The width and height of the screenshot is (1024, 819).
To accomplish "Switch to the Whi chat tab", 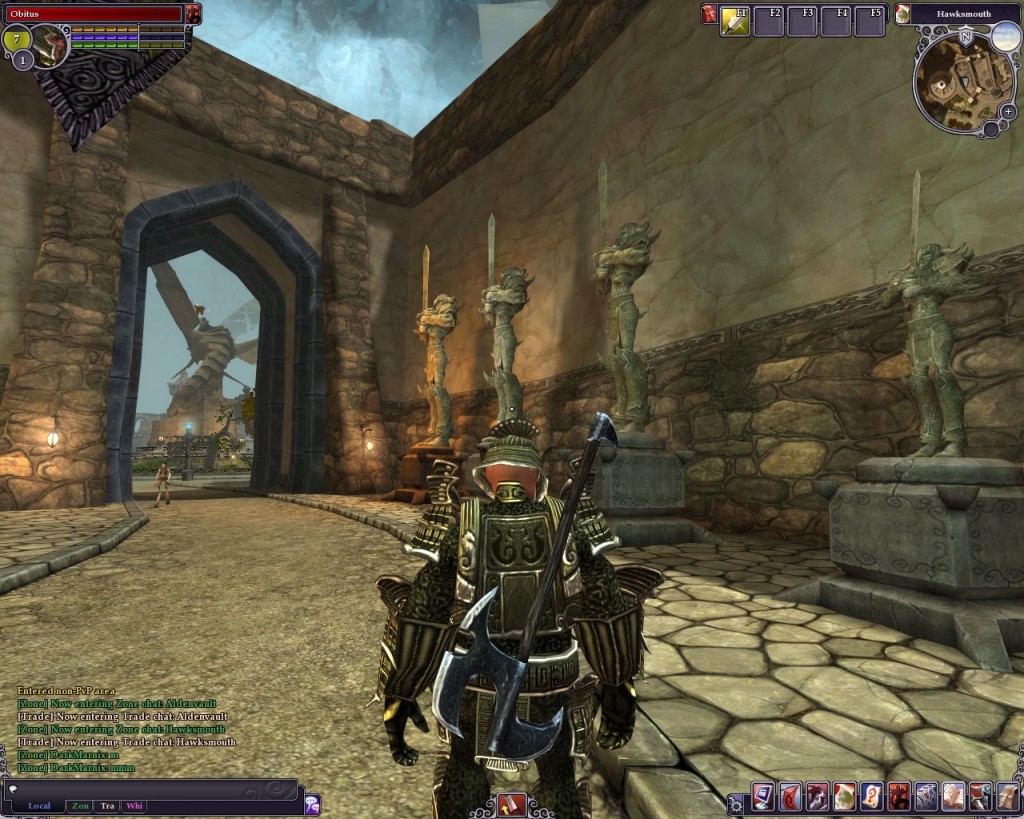I will point(135,806).
